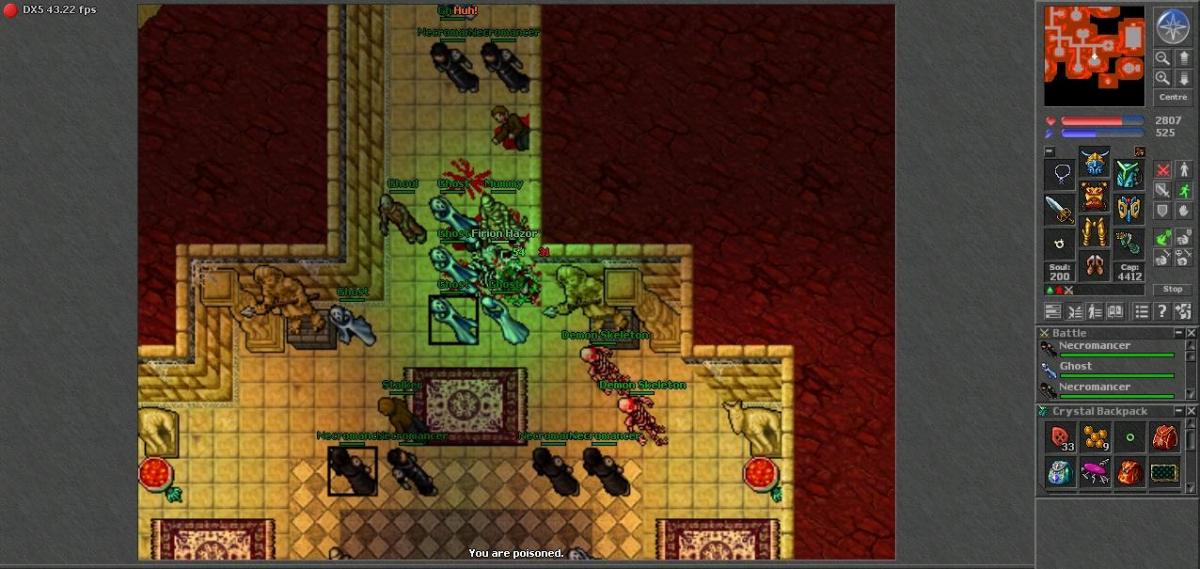The height and width of the screenshot is (569, 1200).
Task: Open the help question mark button
Action: 1161,312
